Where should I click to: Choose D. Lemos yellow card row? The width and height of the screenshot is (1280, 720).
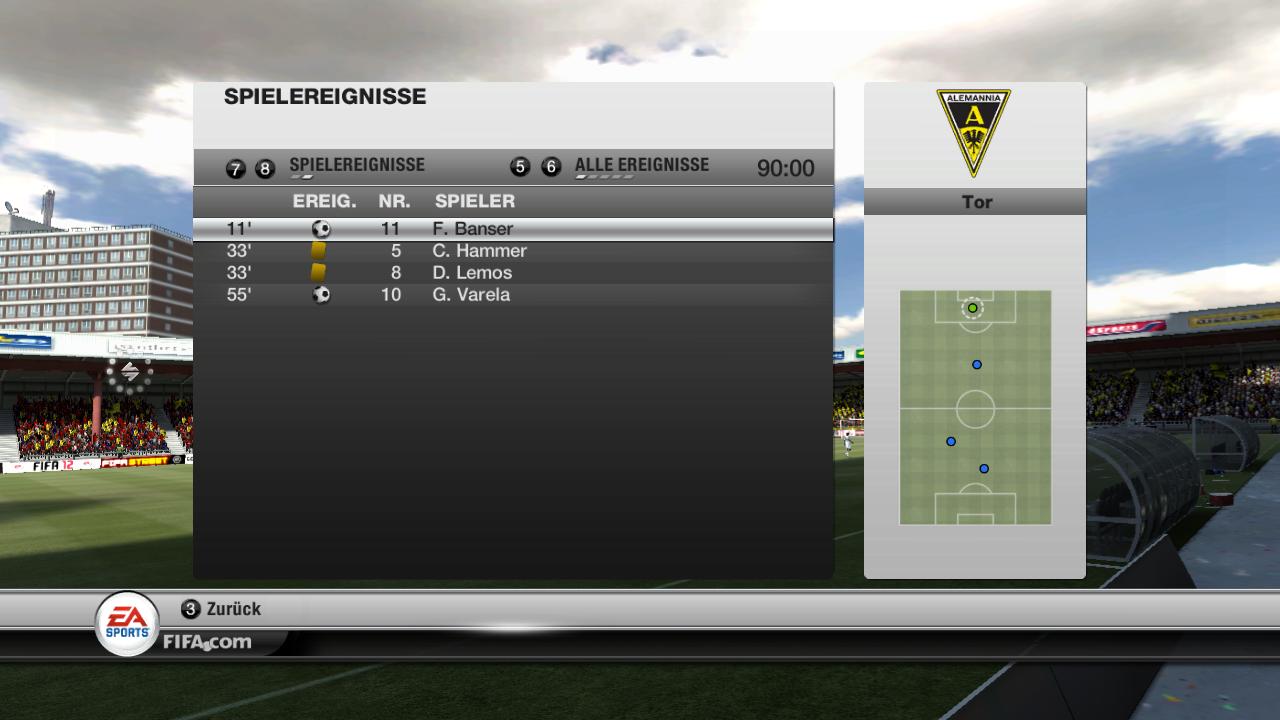[x=512, y=273]
